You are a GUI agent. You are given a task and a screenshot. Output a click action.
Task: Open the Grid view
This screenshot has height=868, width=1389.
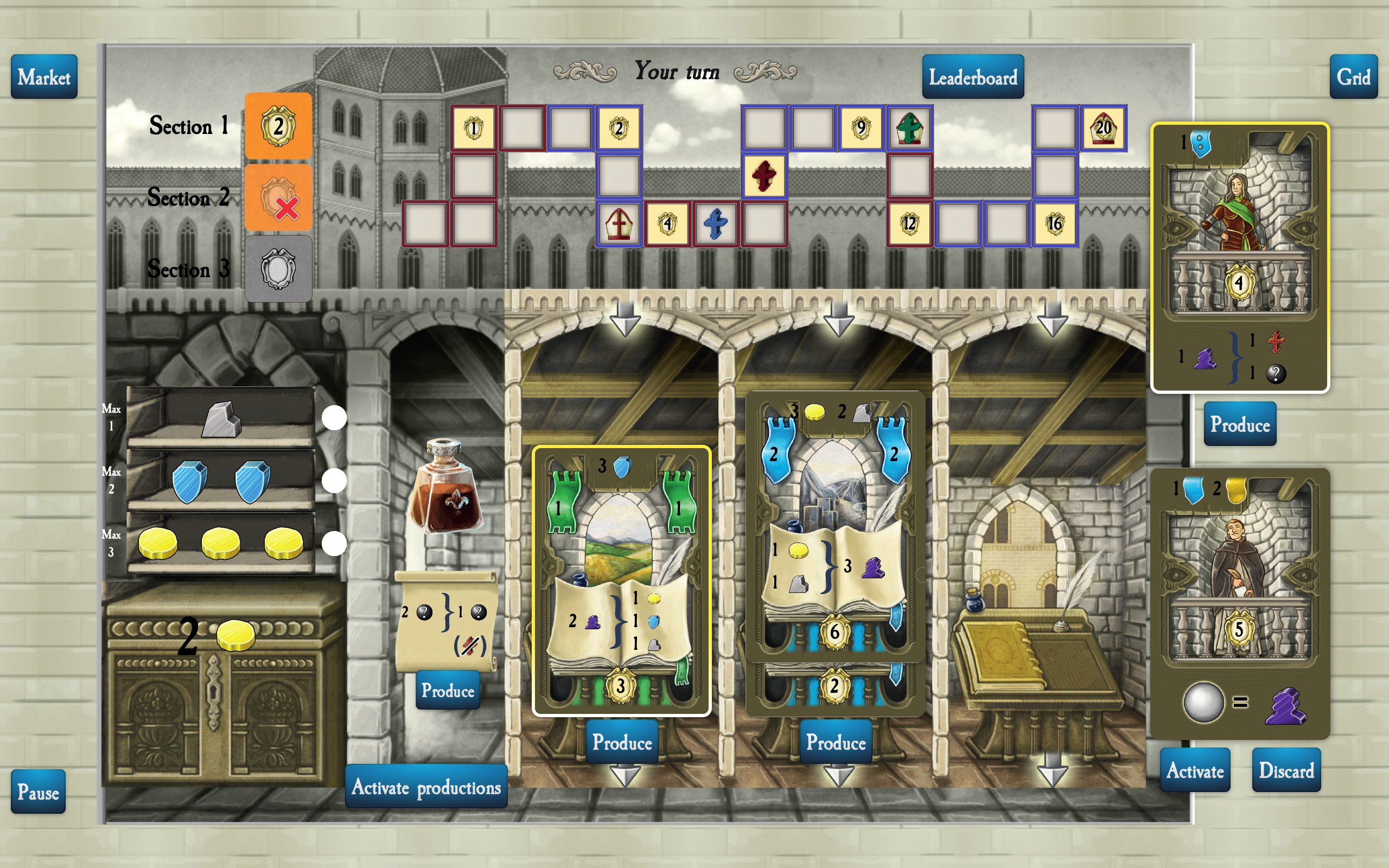1353,77
